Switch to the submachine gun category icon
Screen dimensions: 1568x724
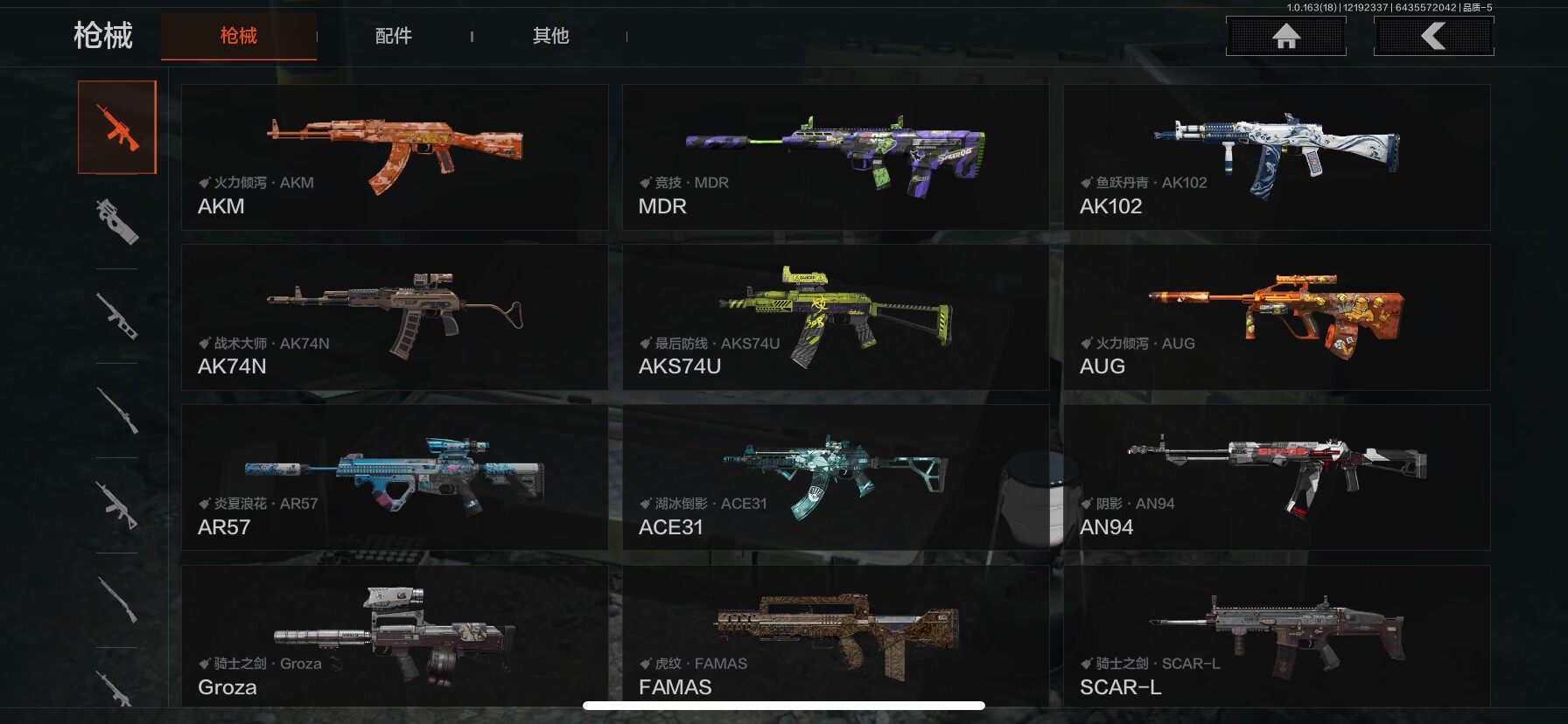click(117, 221)
